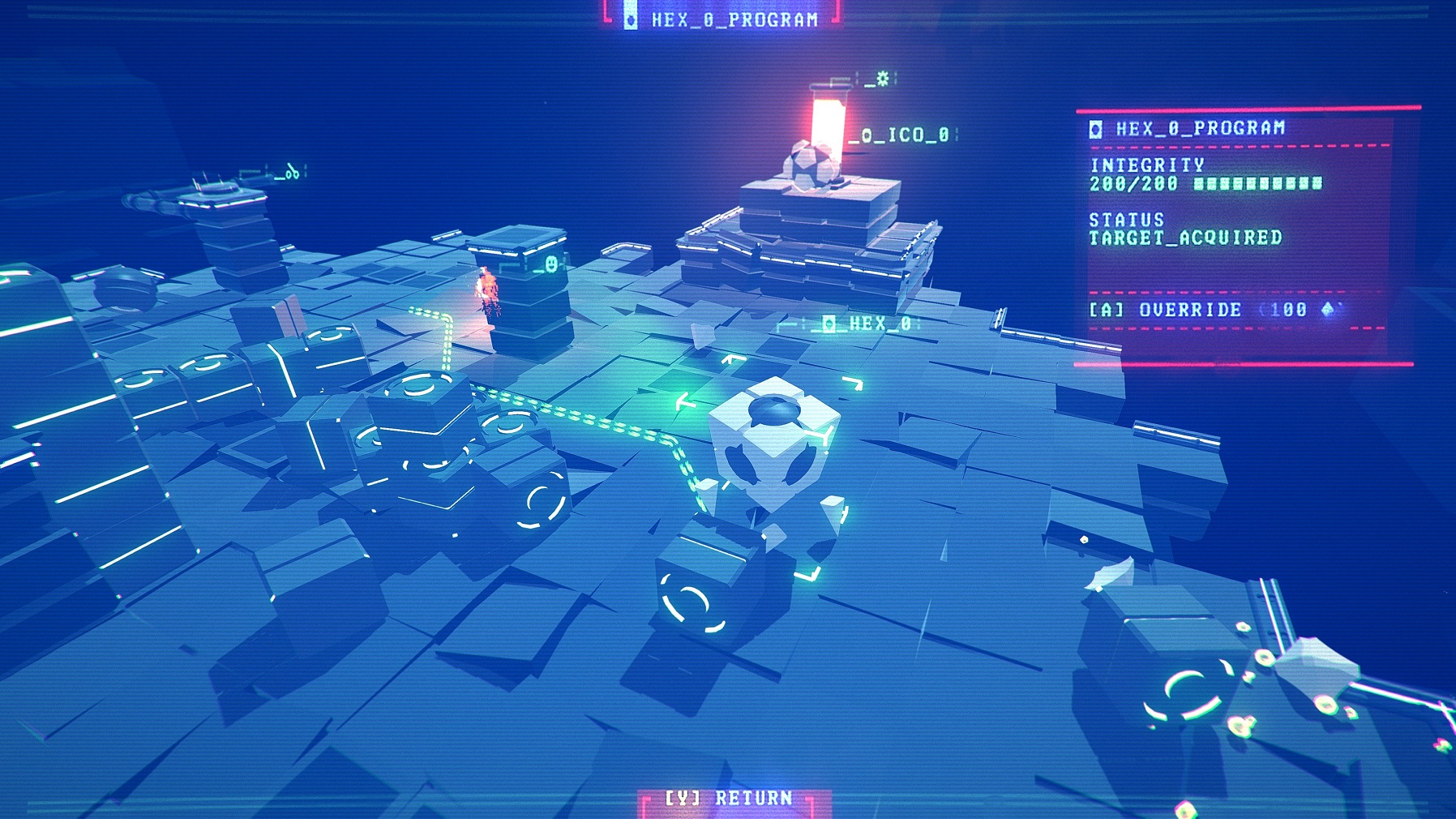Select the OVERRIDE option in the program panel

(x=1189, y=310)
